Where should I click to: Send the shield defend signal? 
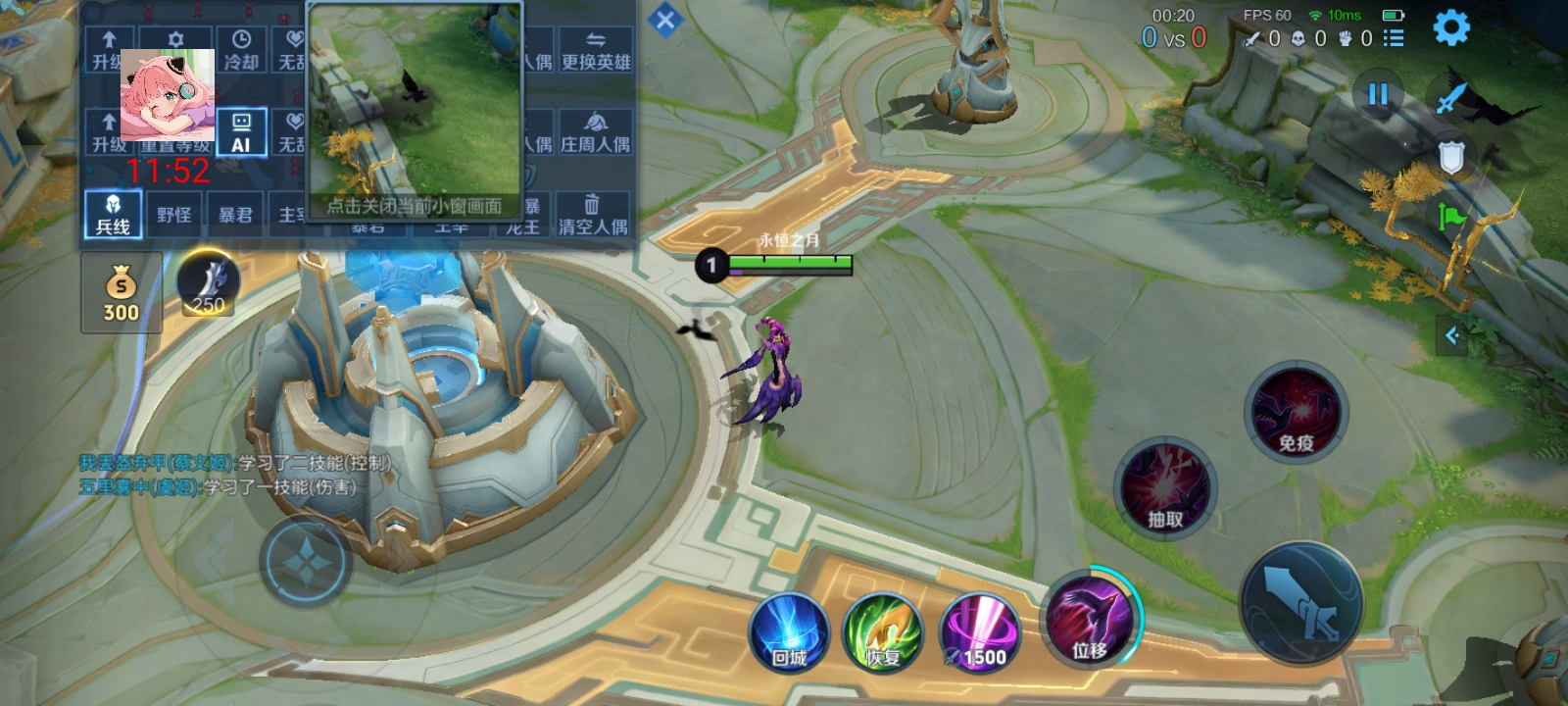(x=1451, y=157)
